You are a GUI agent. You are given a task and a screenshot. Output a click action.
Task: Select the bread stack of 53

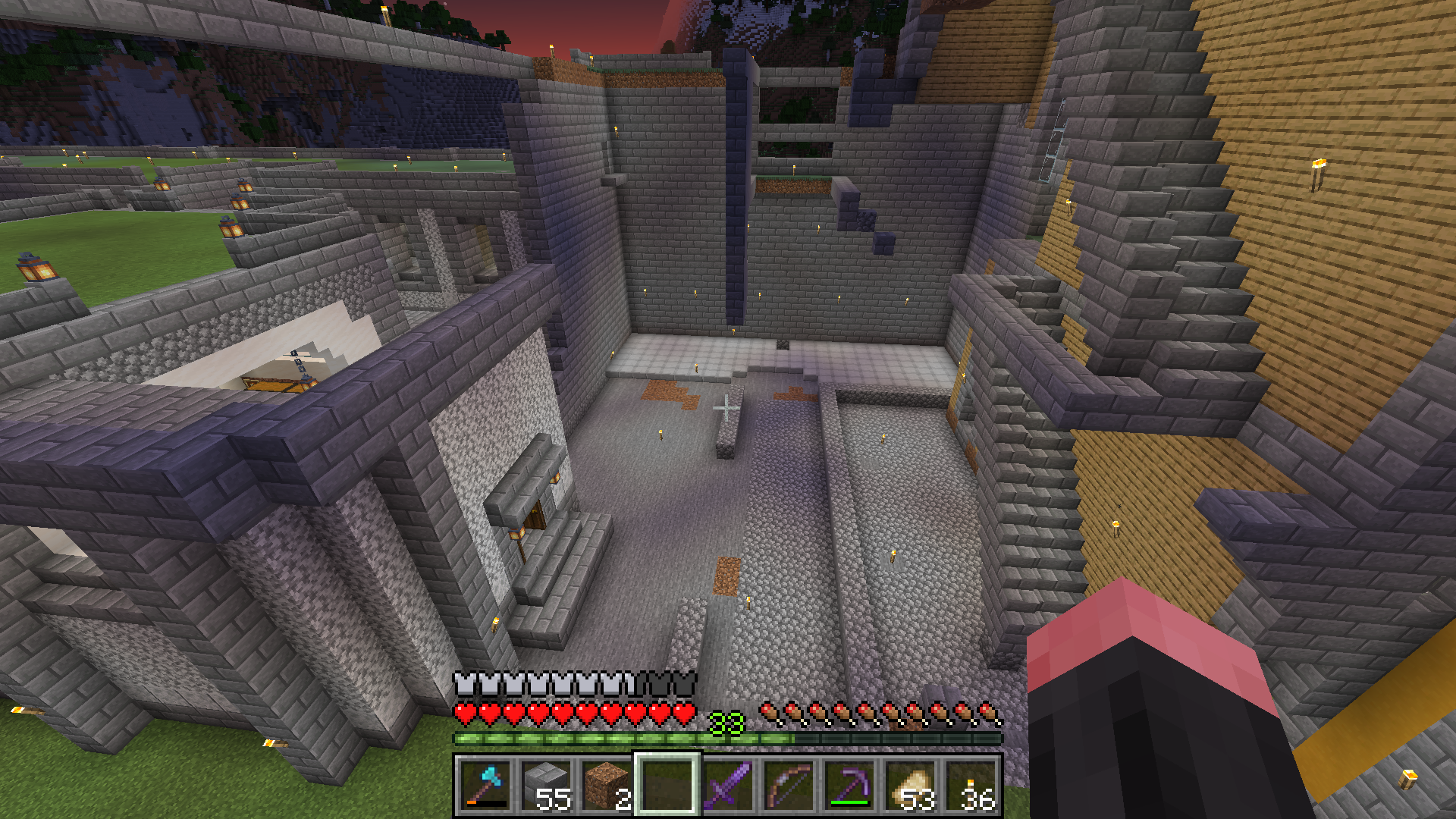pos(910,786)
